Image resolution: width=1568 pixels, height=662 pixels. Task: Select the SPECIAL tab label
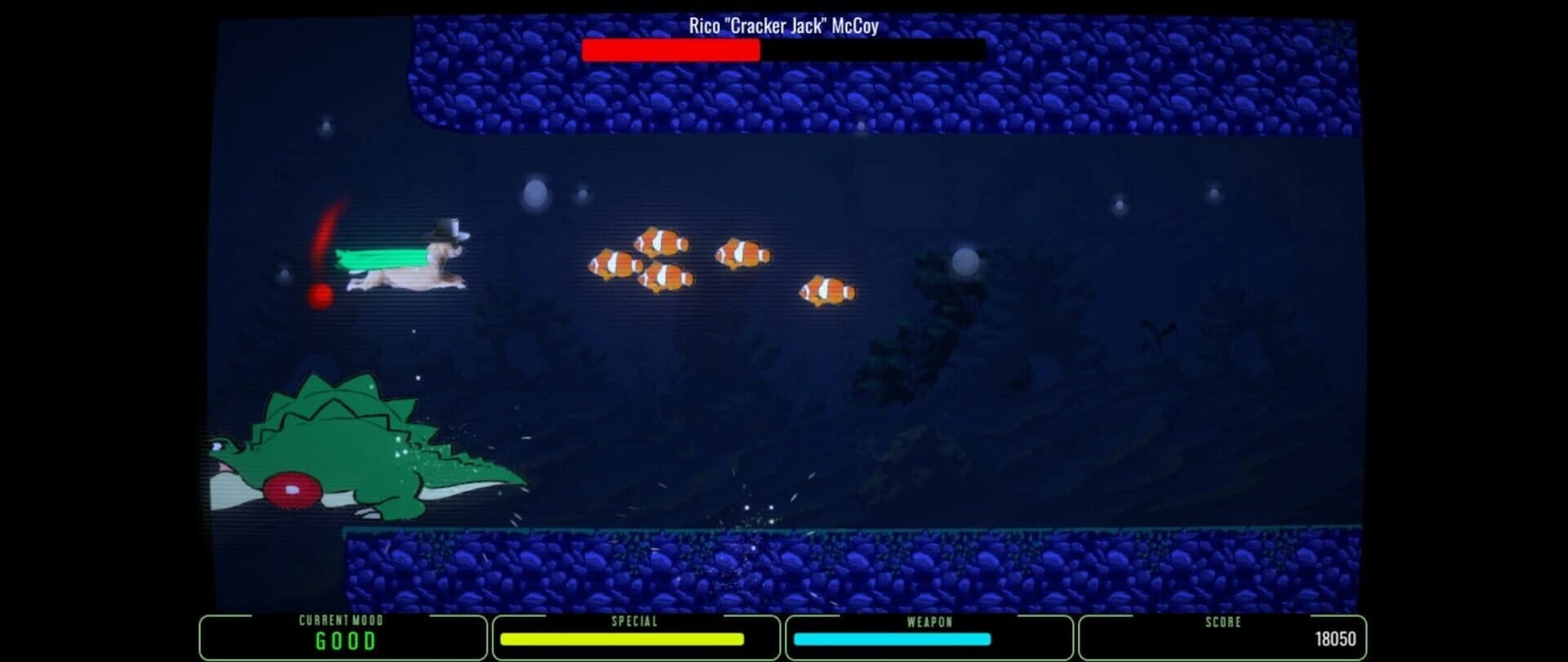coord(635,621)
